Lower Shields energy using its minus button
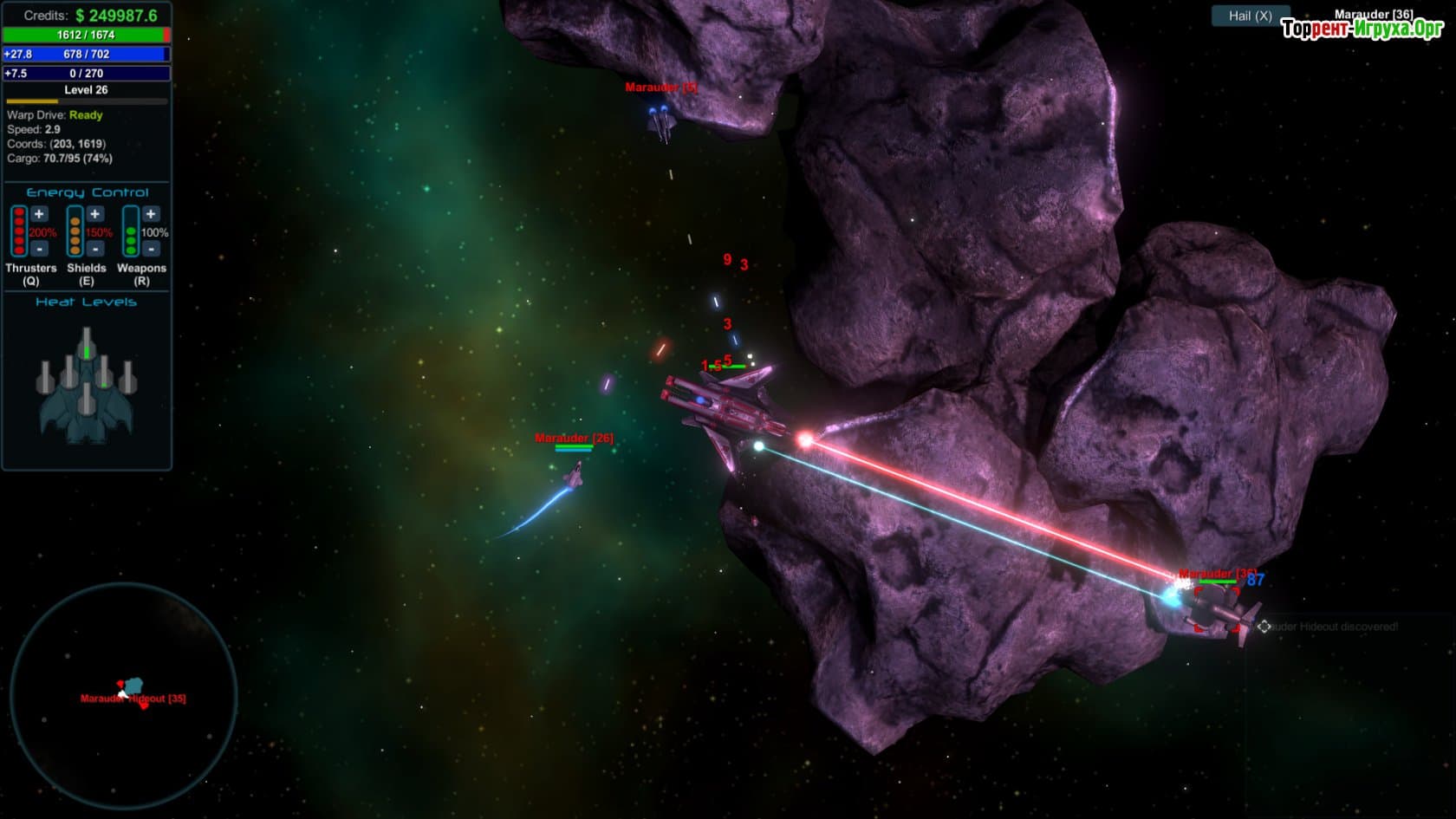This screenshot has width=1456, height=819. click(95, 250)
